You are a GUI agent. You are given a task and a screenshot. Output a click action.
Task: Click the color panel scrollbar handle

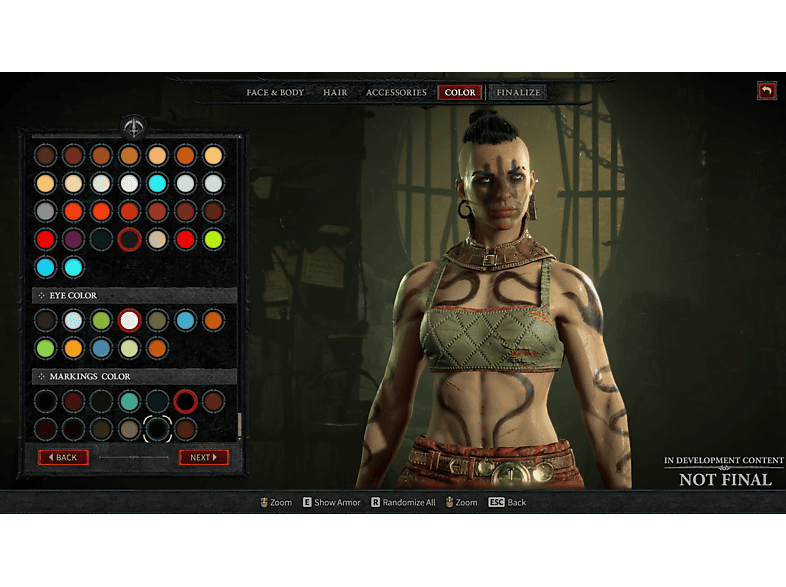(x=238, y=424)
